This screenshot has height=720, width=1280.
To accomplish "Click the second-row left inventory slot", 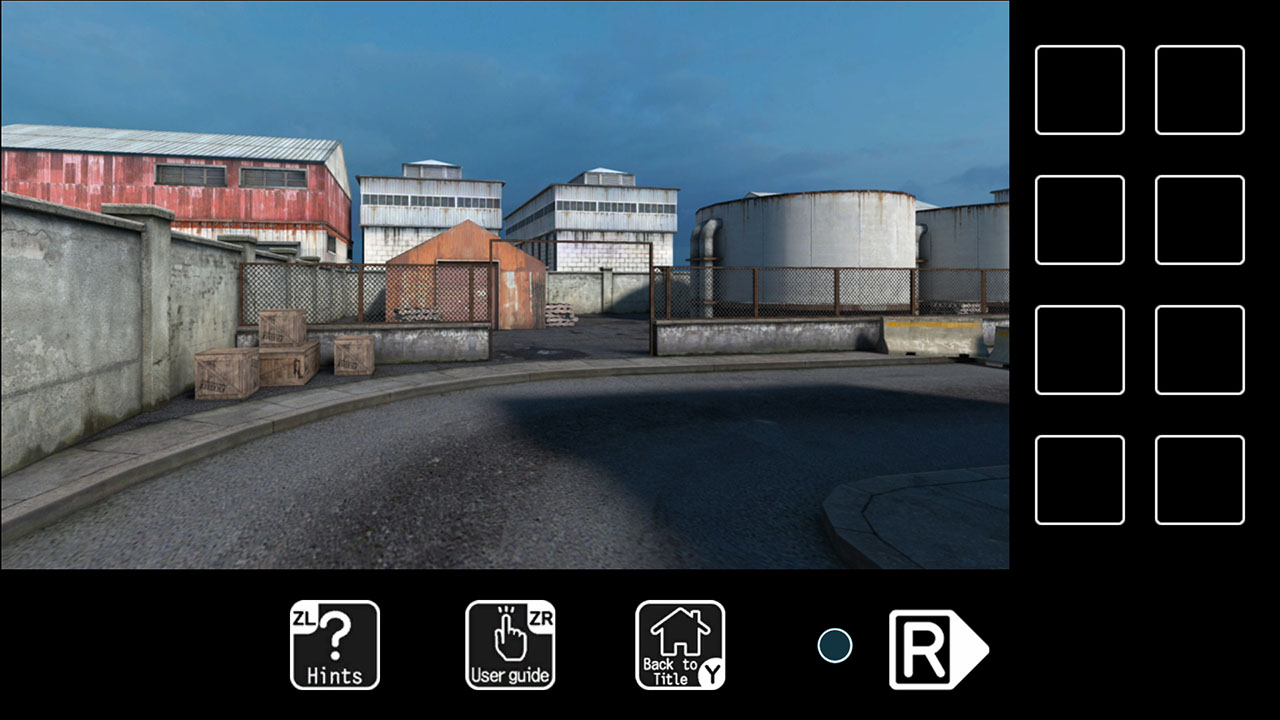I will click(1079, 218).
